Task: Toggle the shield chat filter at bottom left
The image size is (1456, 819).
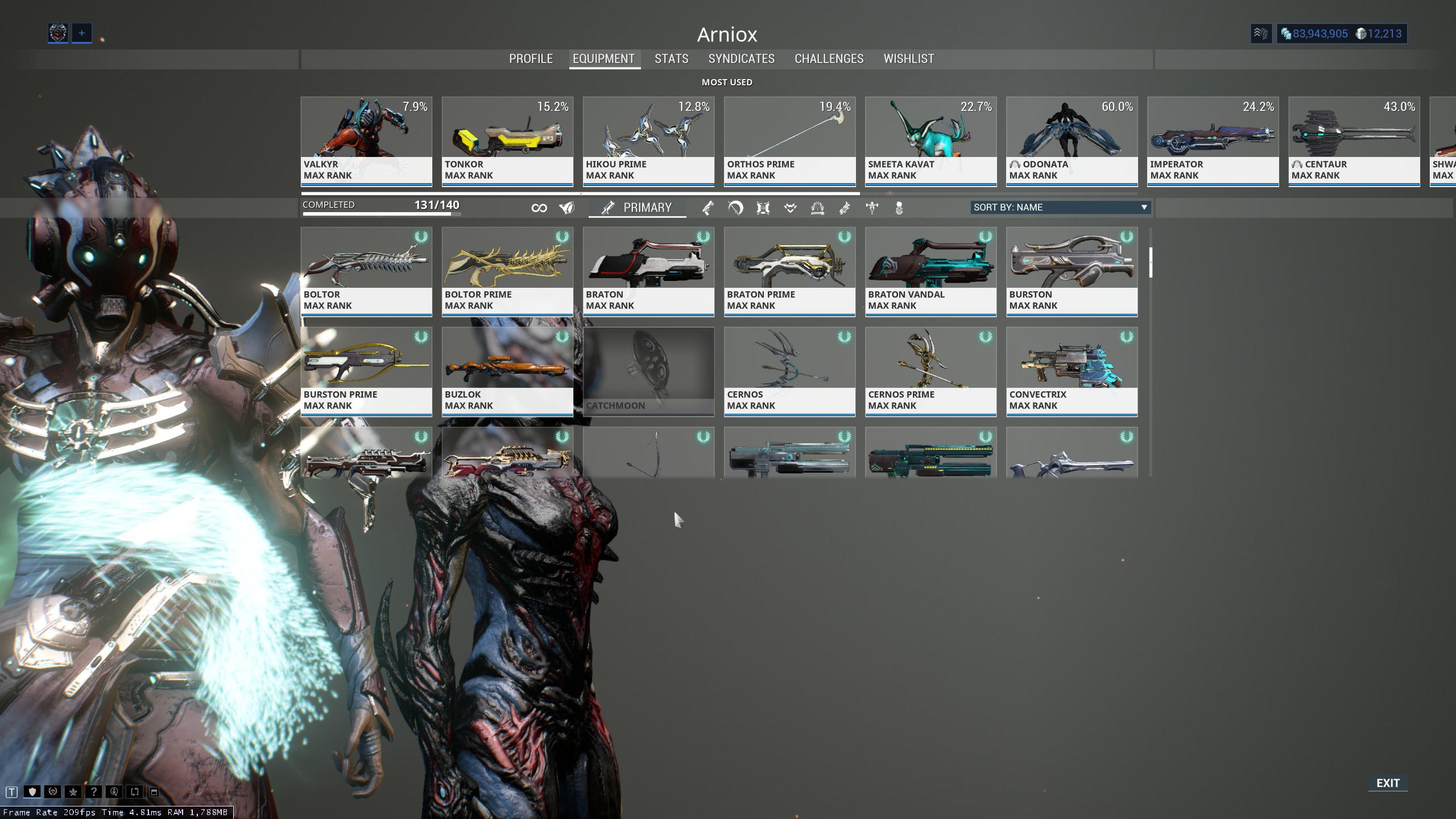Action: pyautogui.click(x=32, y=792)
